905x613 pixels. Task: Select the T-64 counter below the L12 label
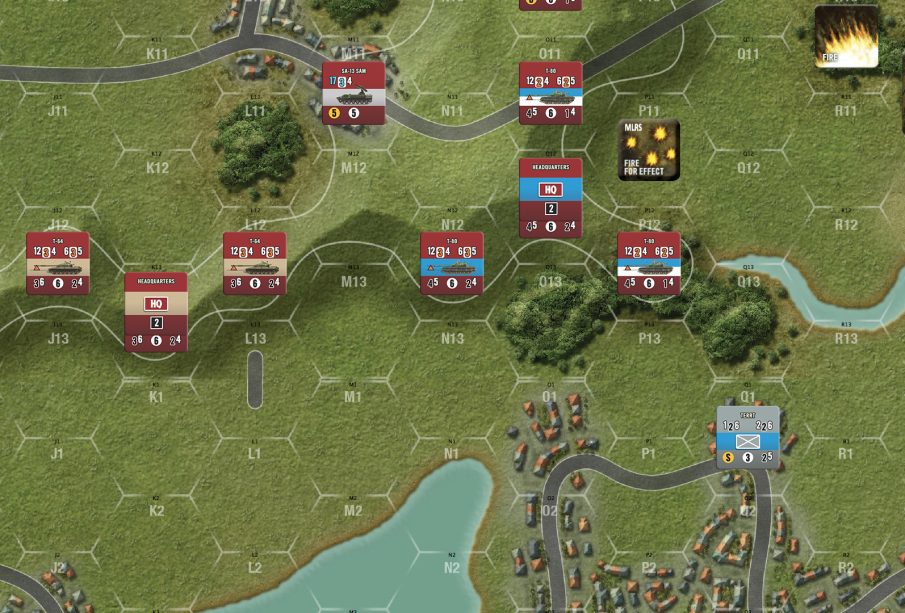[x=254, y=263]
